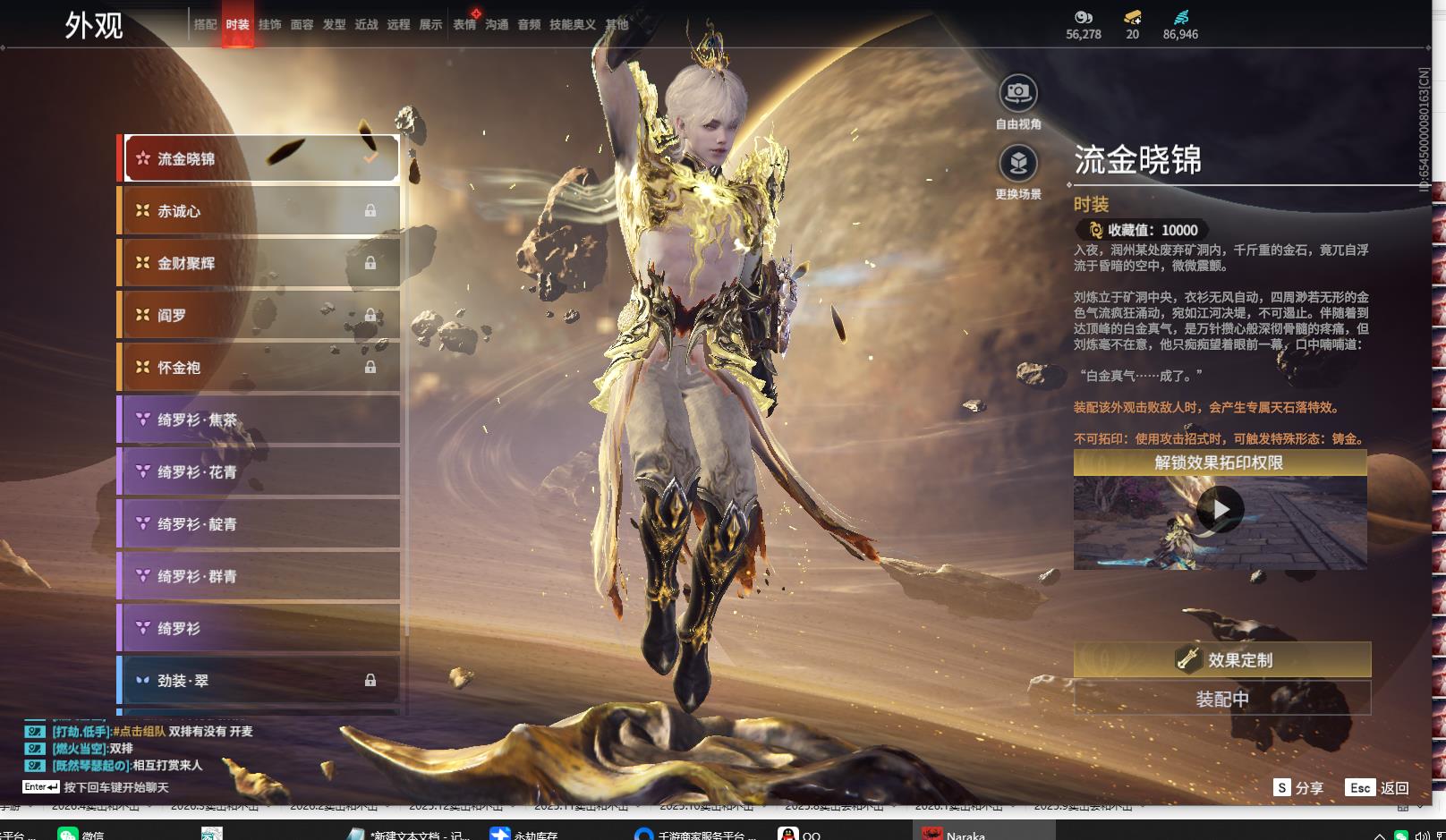Open the 近战 weapon tab
This screenshot has height=840, width=1446.
click(366, 25)
